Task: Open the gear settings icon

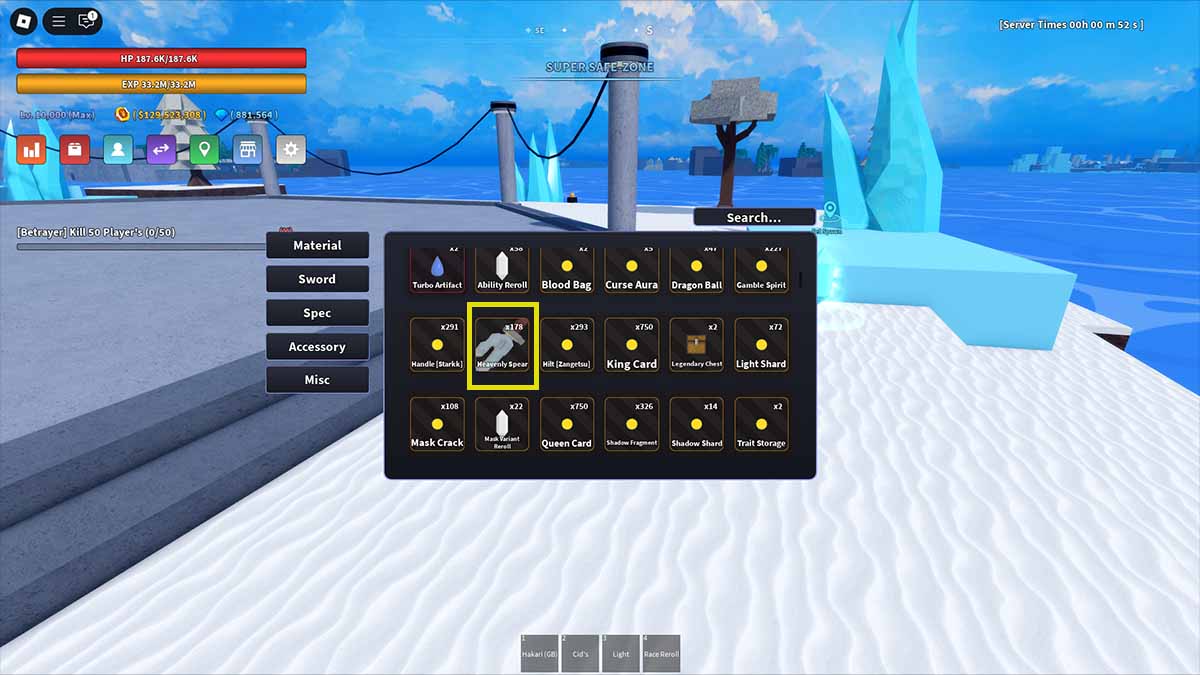Action: (291, 150)
